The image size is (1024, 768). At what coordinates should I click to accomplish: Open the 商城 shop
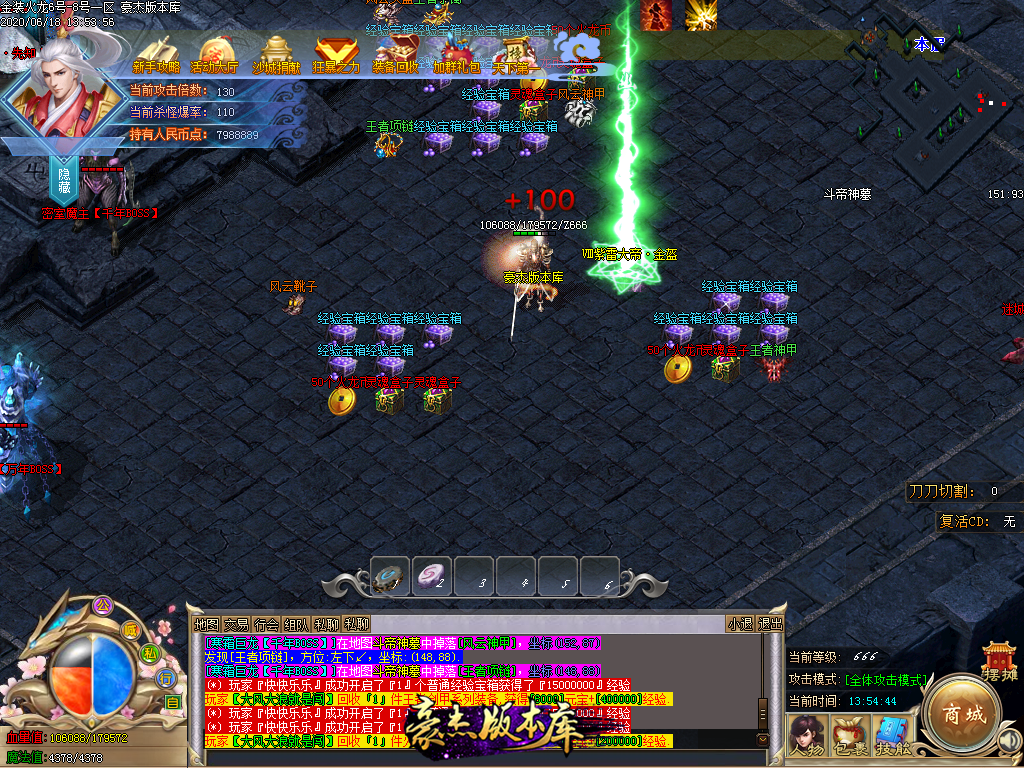point(959,714)
